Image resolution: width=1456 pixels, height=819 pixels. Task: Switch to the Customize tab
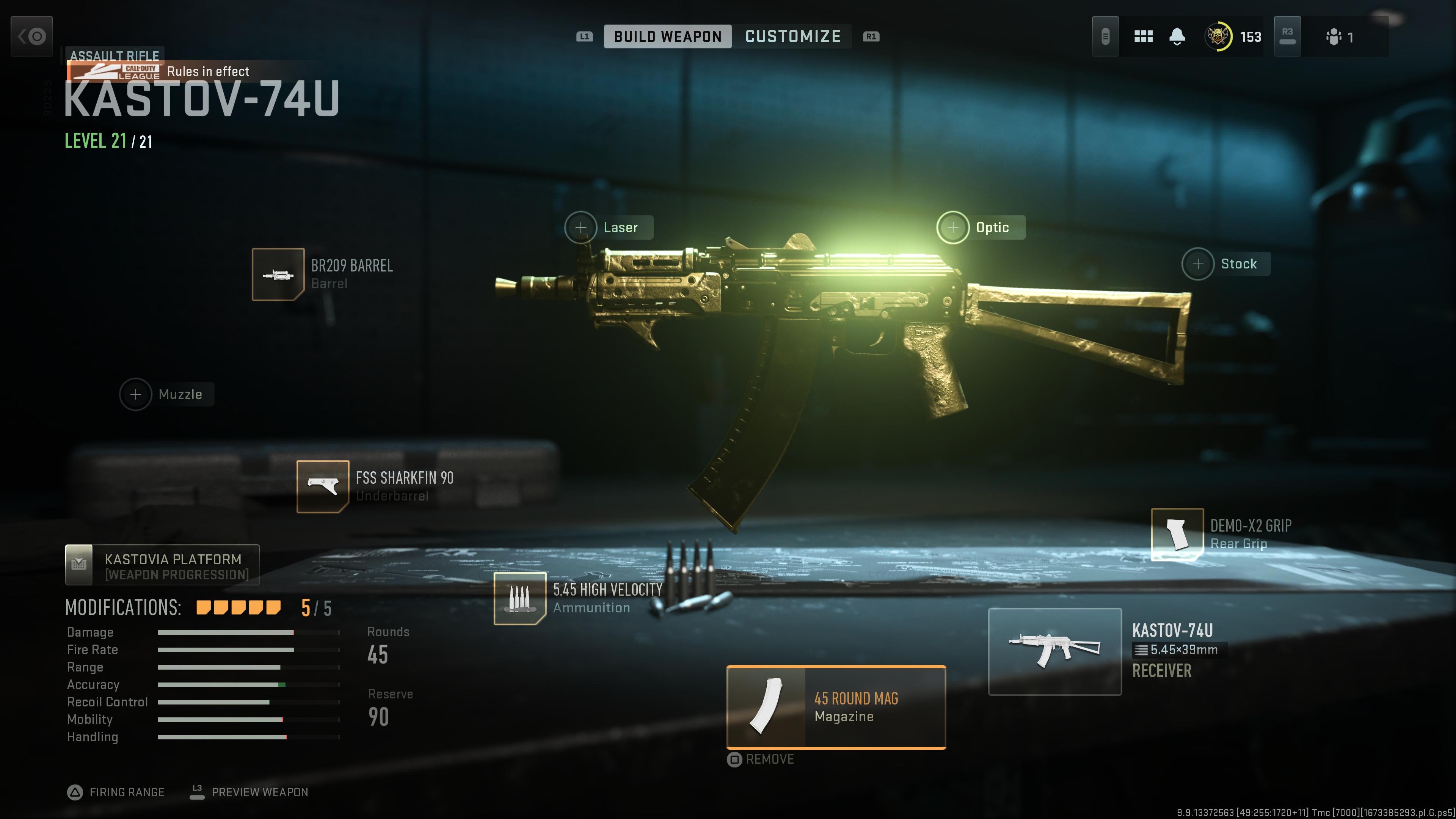click(x=792, y=37)
